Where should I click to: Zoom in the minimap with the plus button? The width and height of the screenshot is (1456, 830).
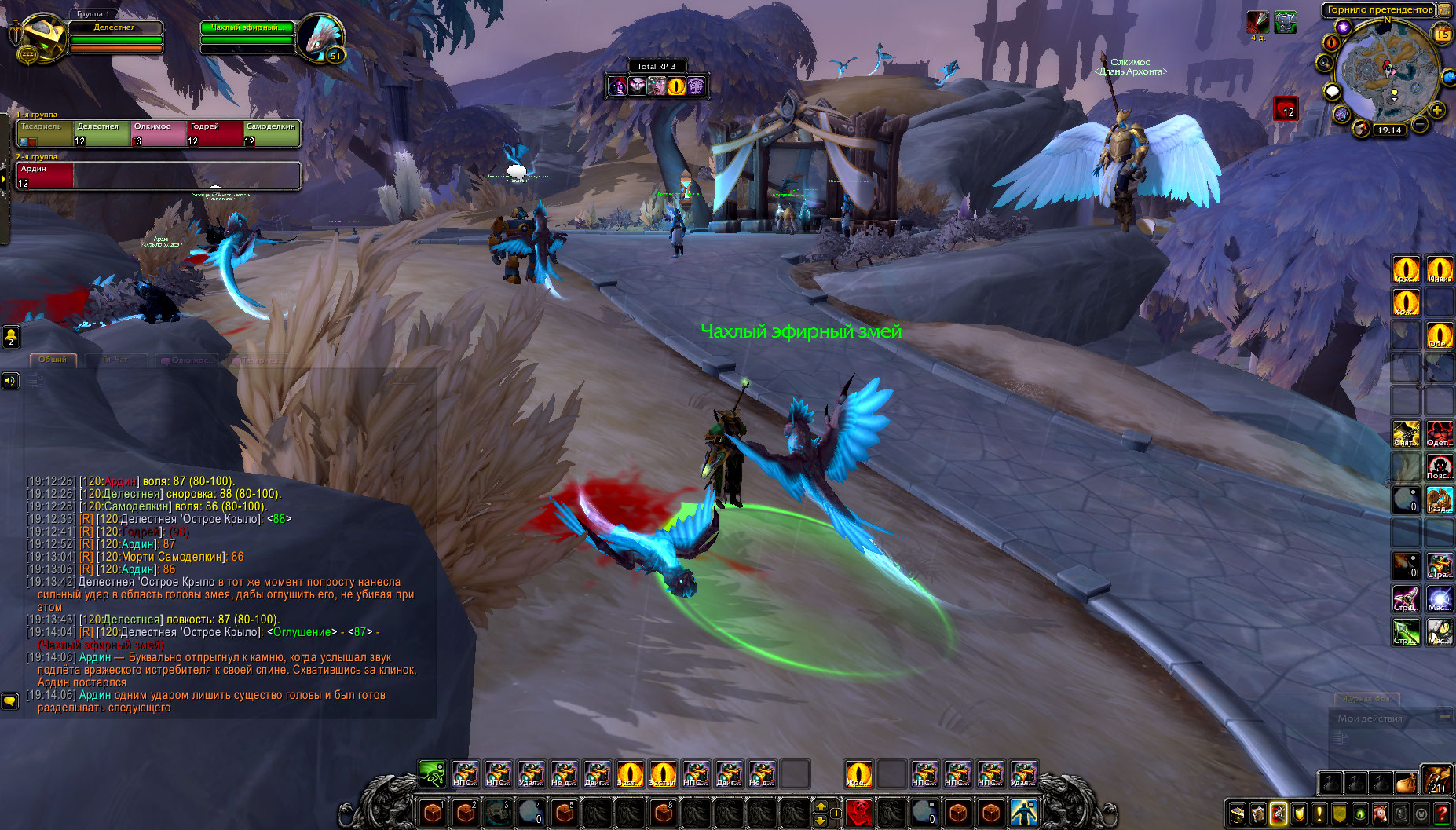pos(1437,111)
